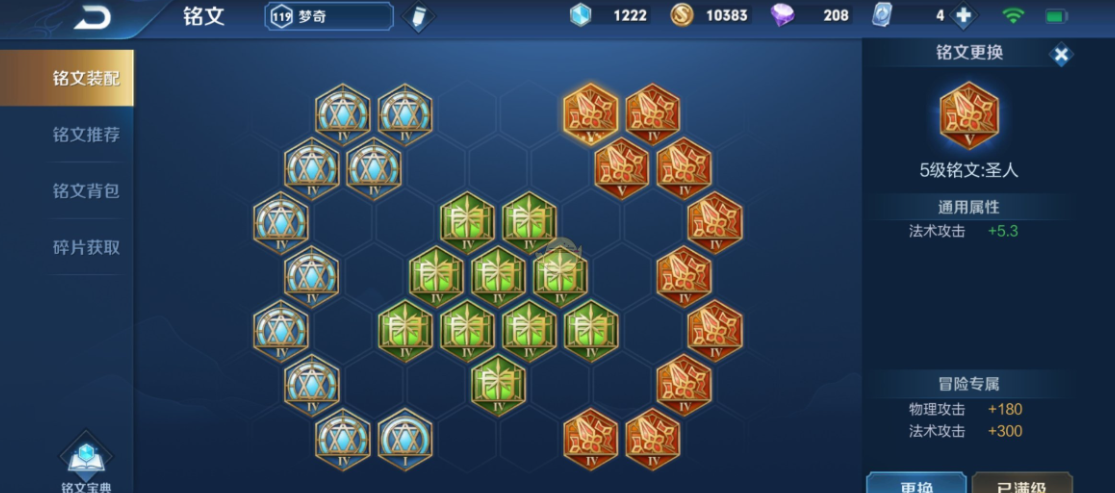Close the 铭文更换 panel
Screen dimensions: 1115x493
[1061, 55]
